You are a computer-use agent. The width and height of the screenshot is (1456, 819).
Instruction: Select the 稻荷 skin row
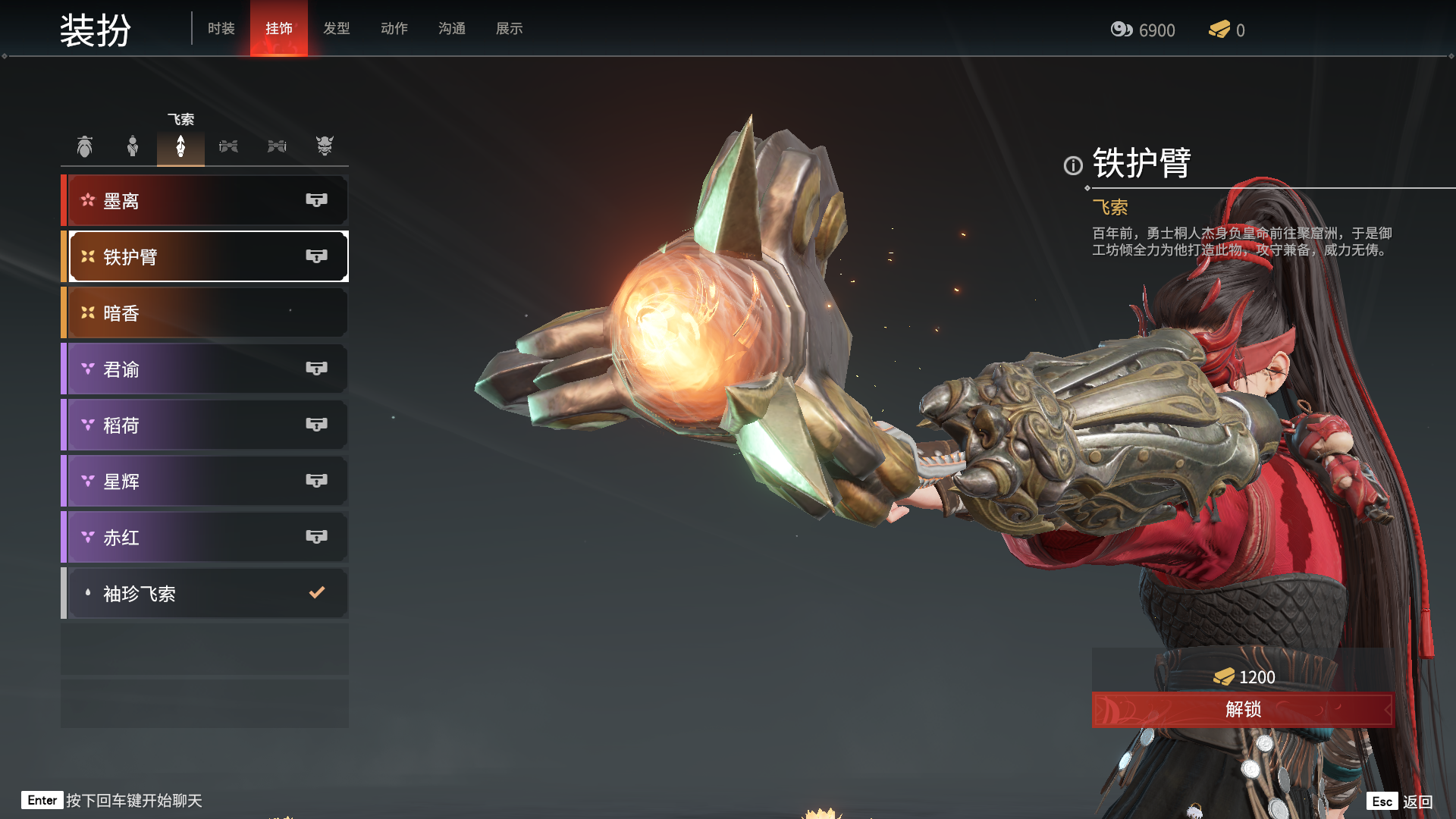coord(206,425)
